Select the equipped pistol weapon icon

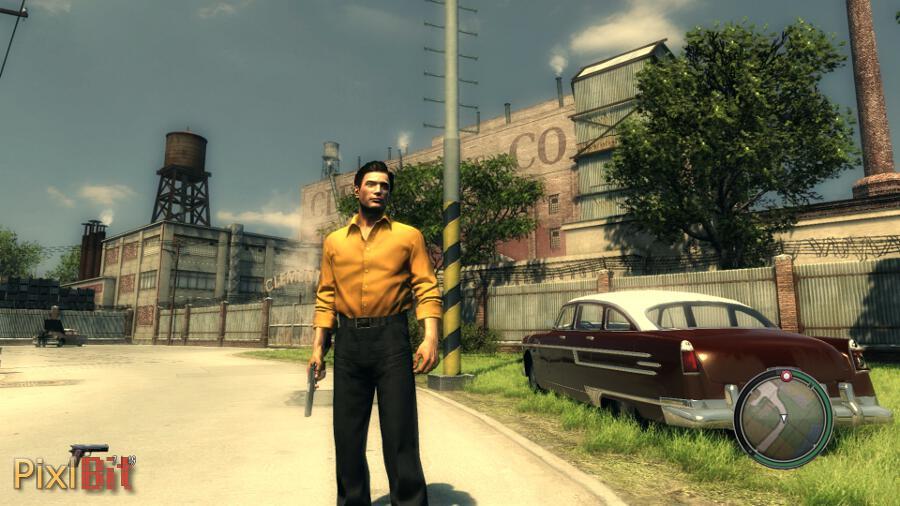(89, 452)
